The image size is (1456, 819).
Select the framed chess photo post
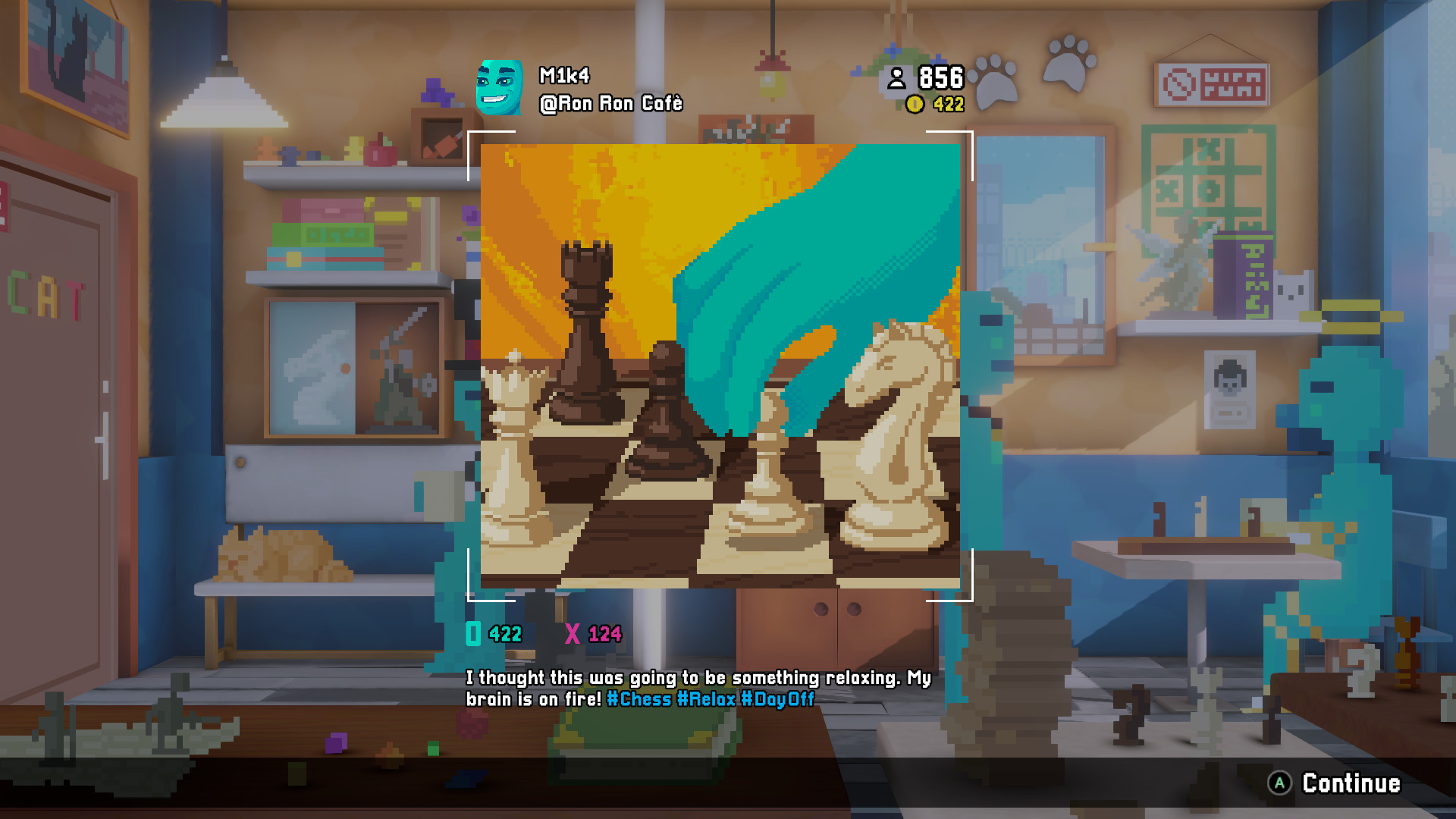(x=720, y=368)
